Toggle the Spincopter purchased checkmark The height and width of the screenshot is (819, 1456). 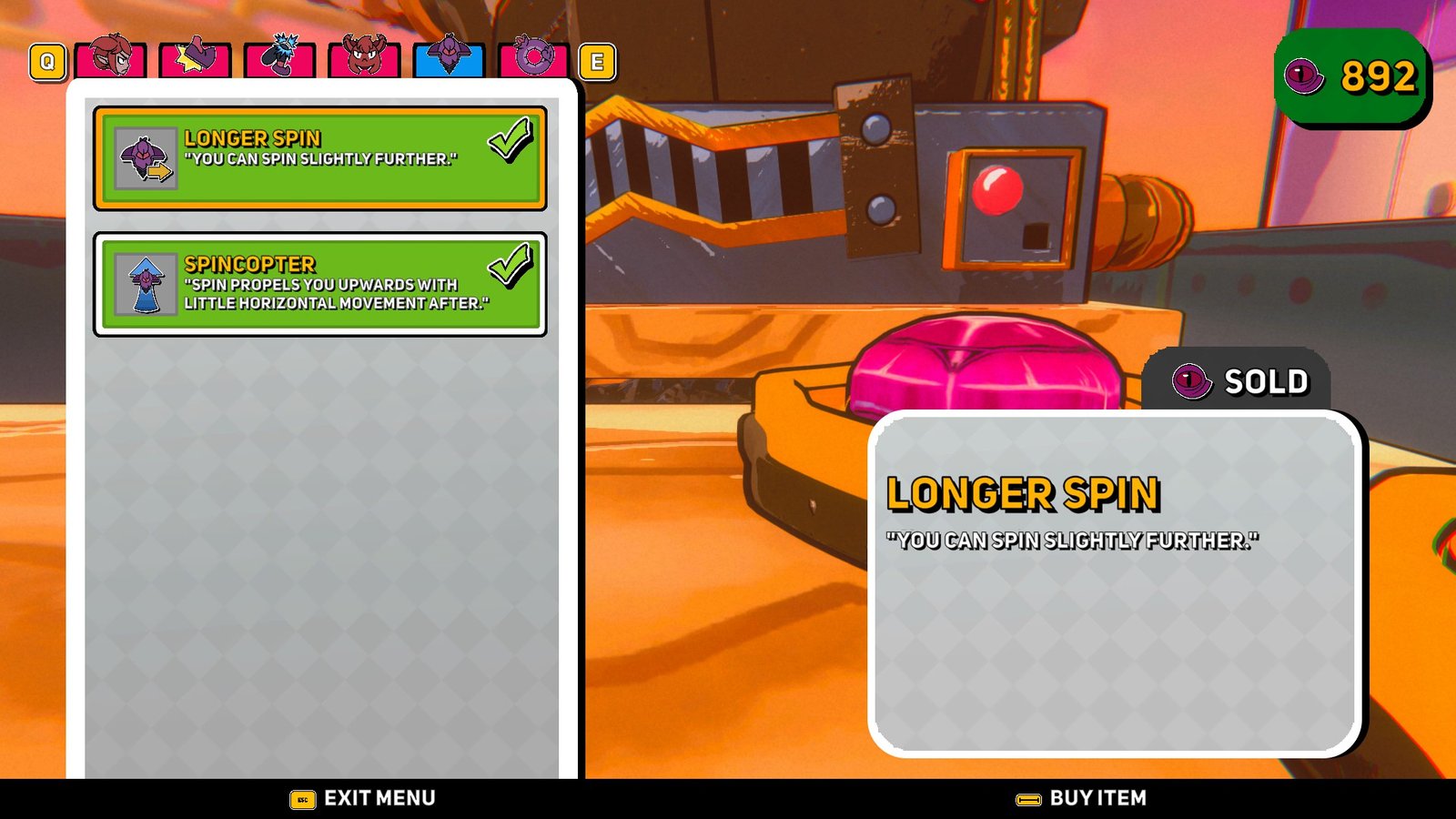510,266
